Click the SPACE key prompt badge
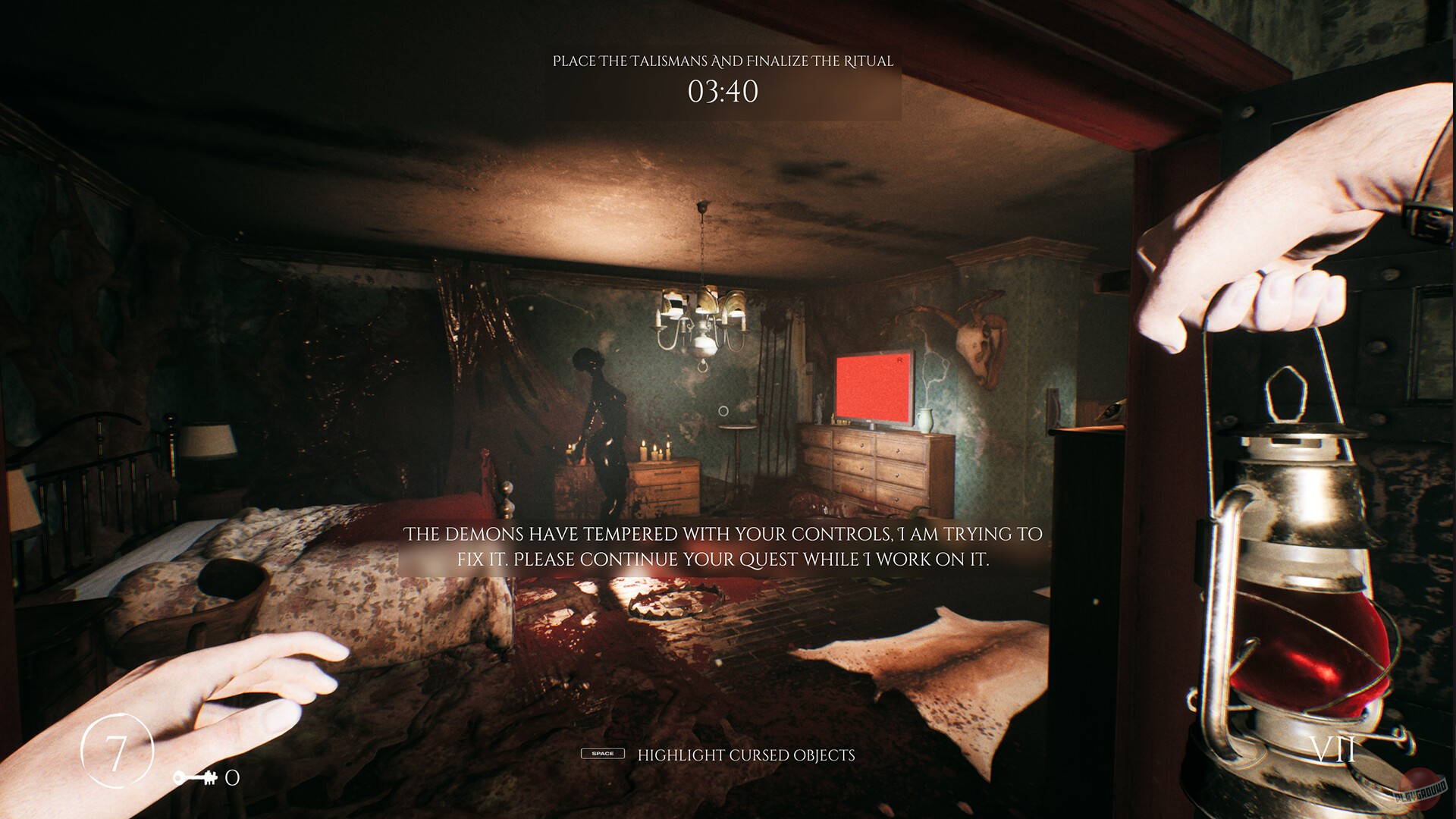This screenshot has width=1456, height=819. 603,755
